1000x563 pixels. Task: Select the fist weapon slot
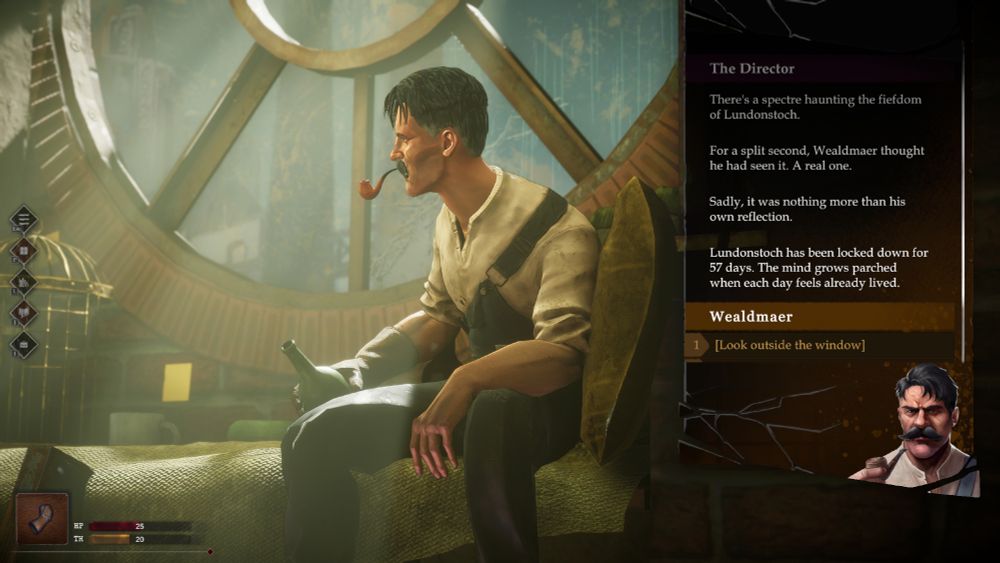pos(43,518)
